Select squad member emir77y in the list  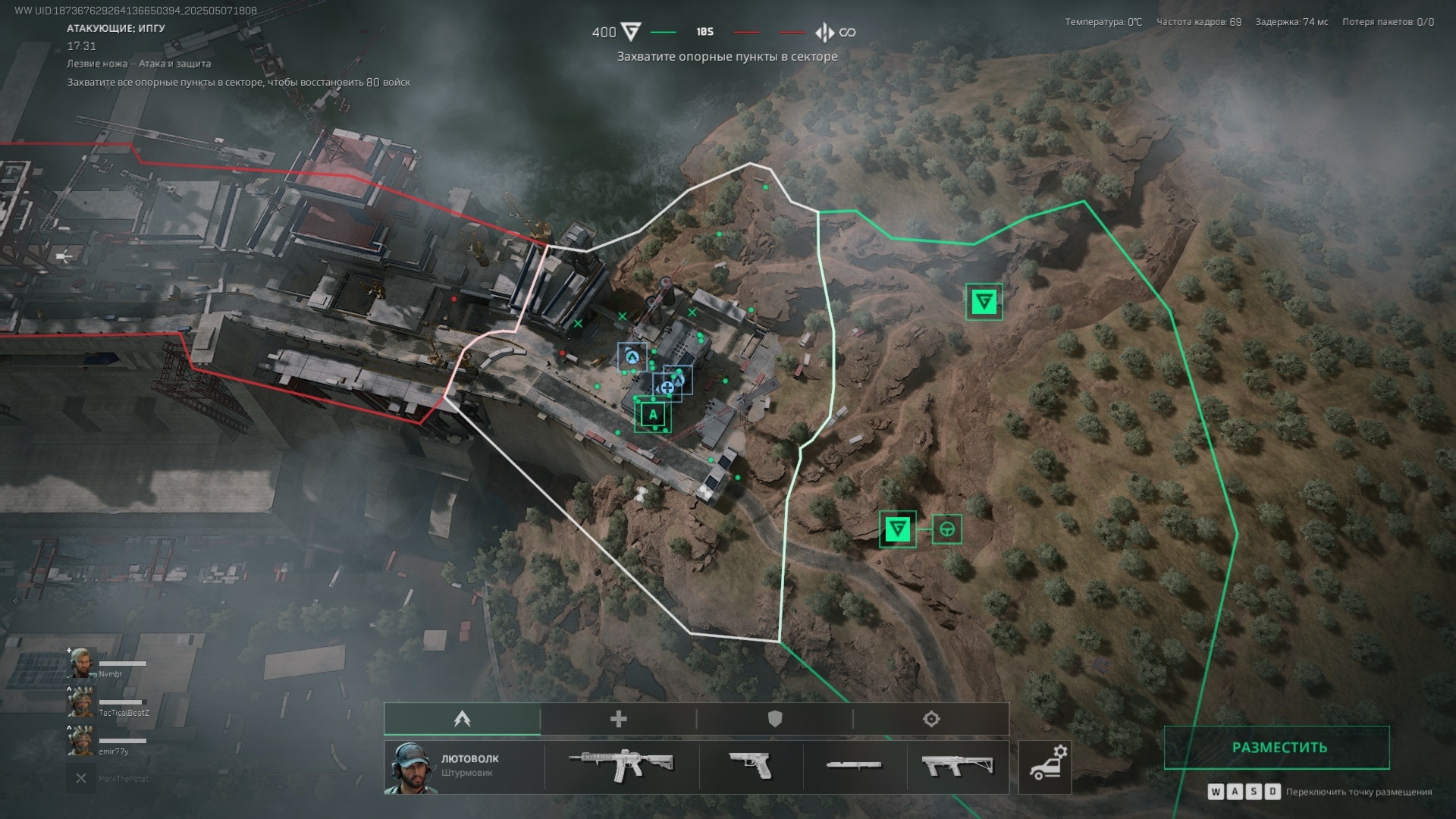106,742
